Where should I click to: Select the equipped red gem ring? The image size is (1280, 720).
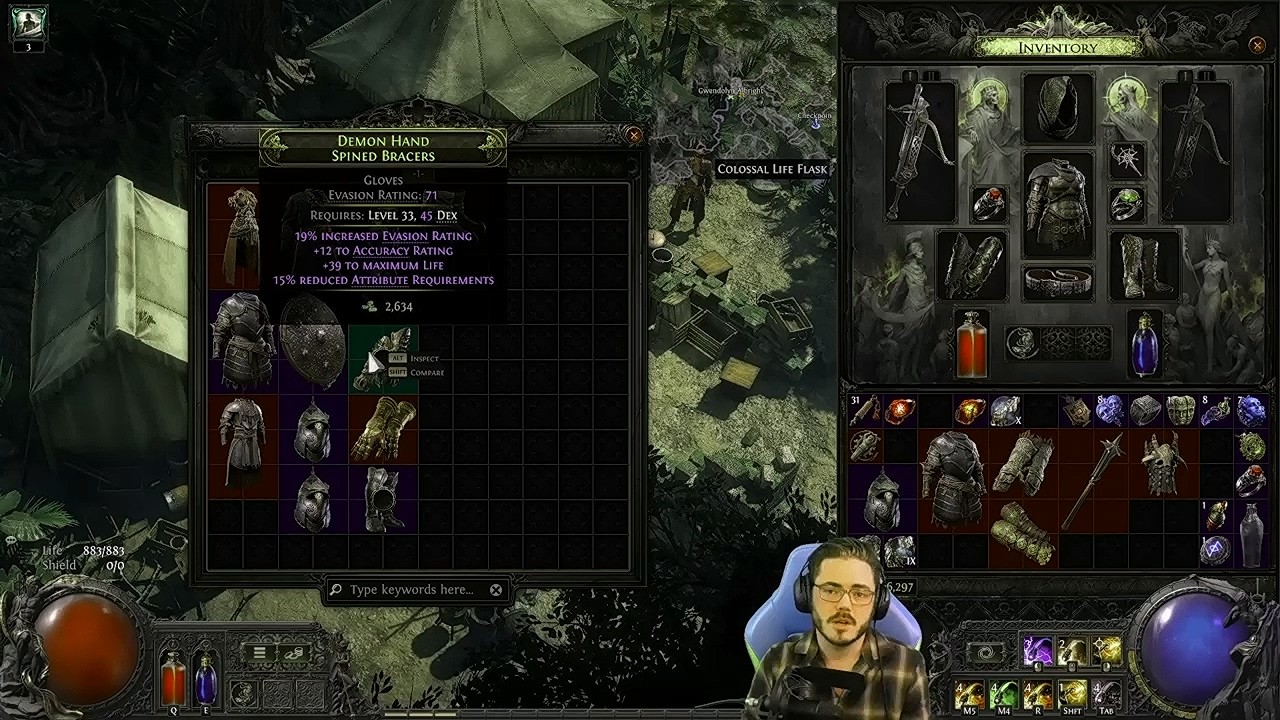[988, 204]
